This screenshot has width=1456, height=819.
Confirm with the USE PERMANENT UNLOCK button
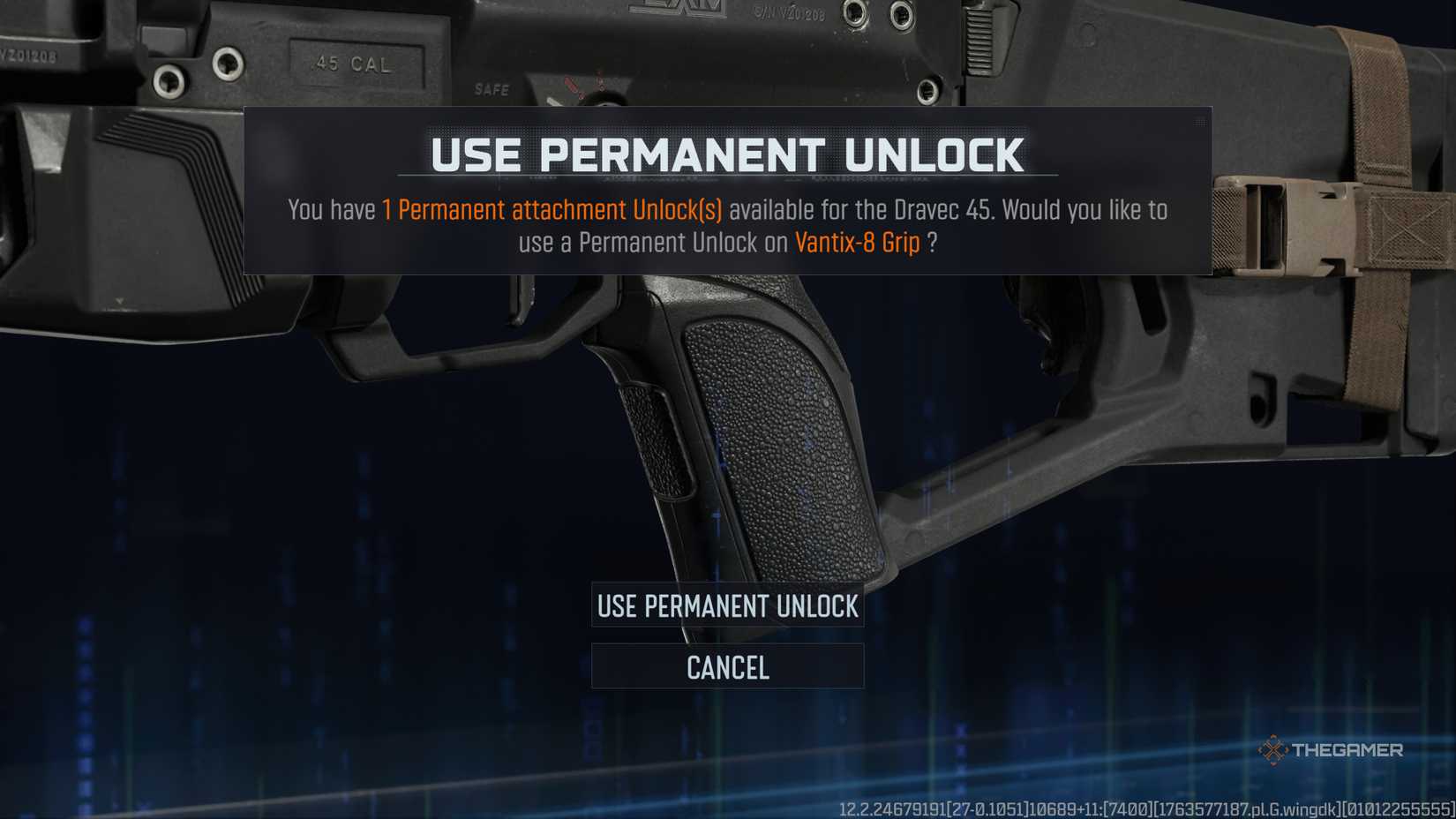click(x=727, y=606)
